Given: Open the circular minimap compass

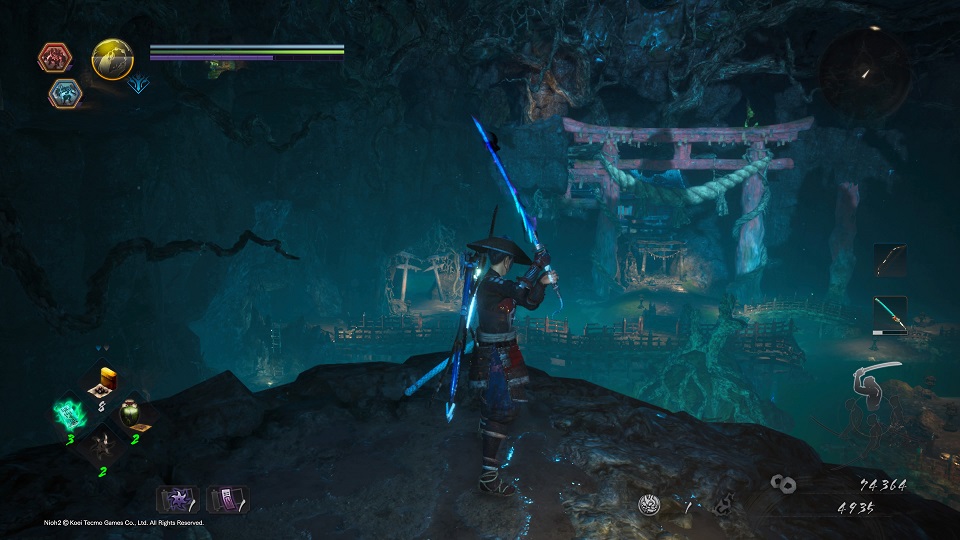Looking at the screenshot, I should (865, 73).
